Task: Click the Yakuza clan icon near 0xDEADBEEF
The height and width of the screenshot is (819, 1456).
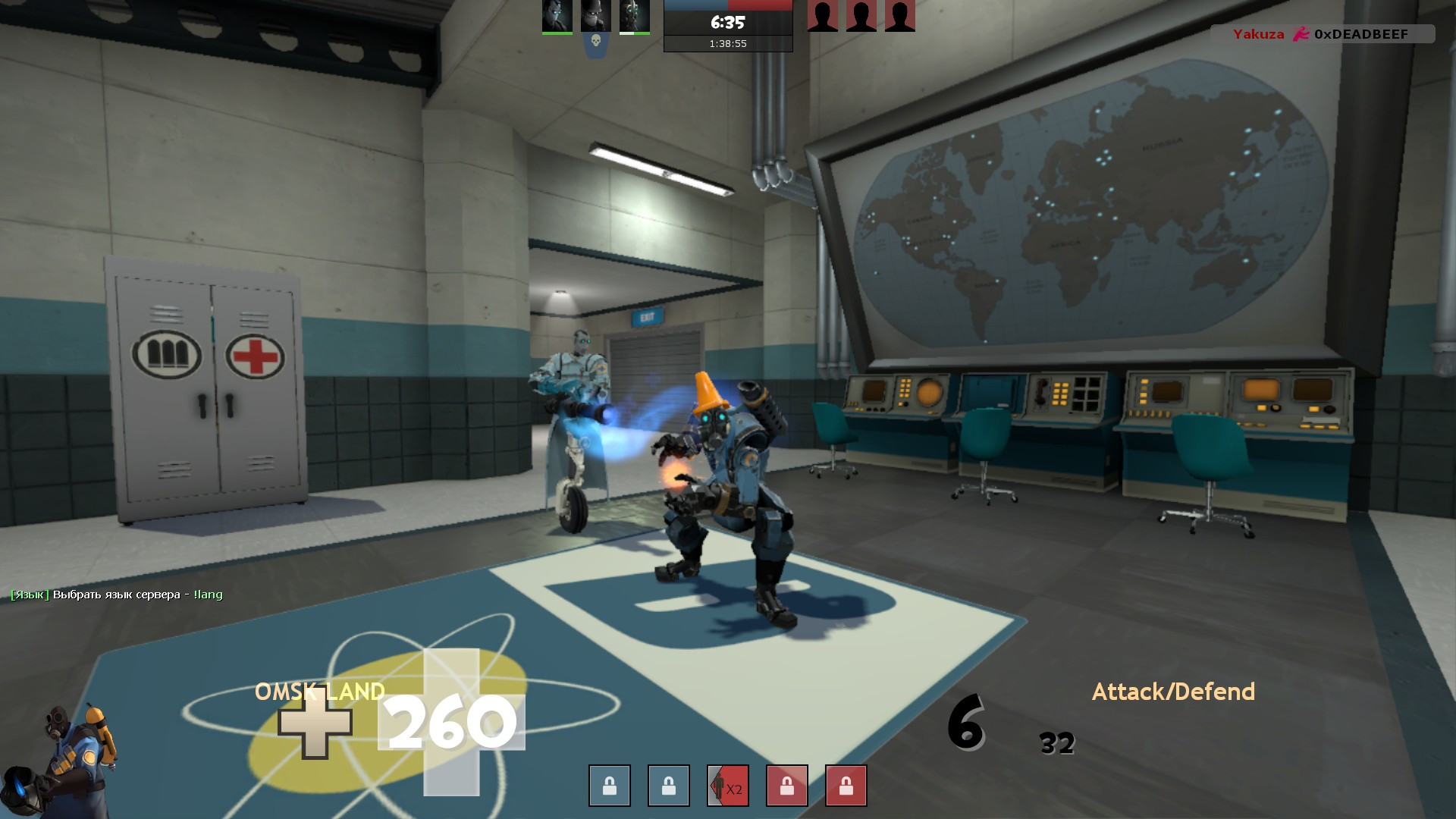Action: [1302, 34]
